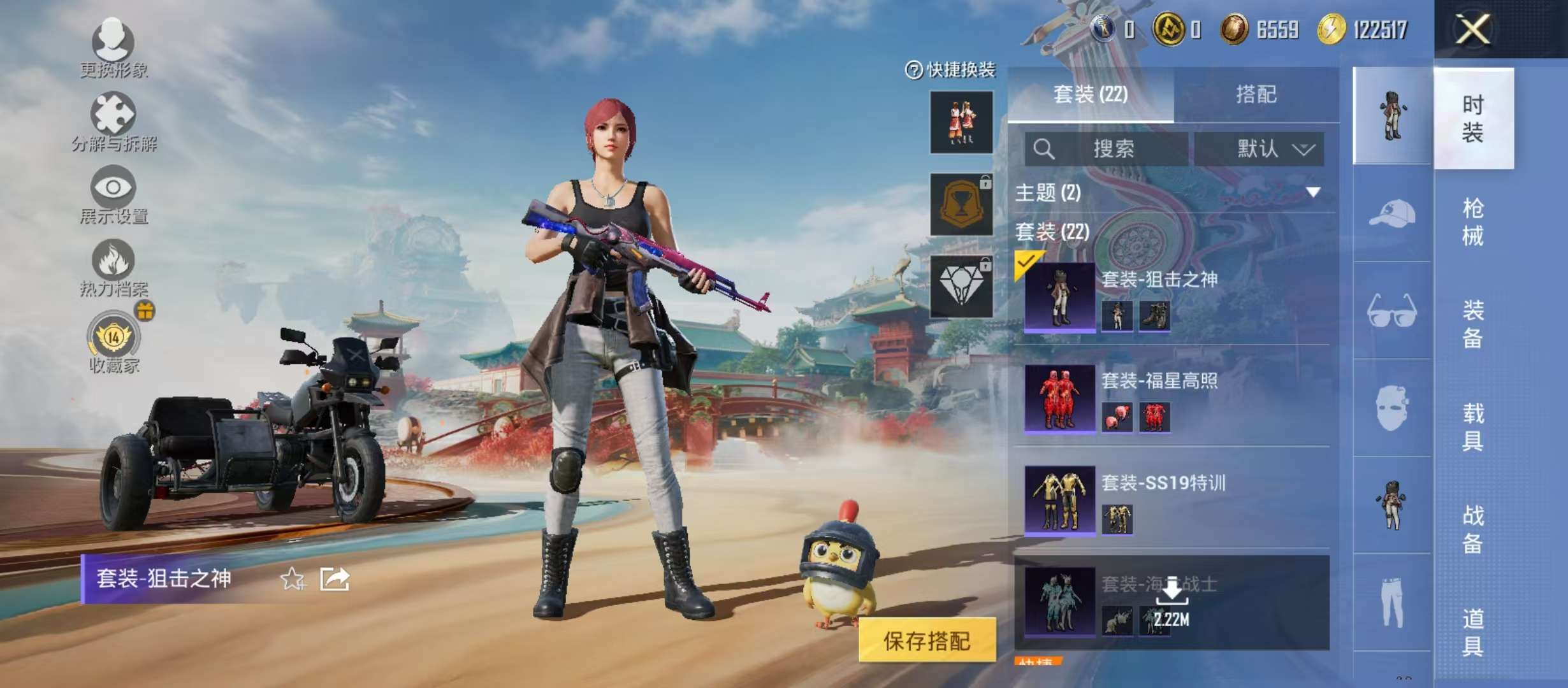Open the 更换形象 character change icon

[x=113, y=43]
